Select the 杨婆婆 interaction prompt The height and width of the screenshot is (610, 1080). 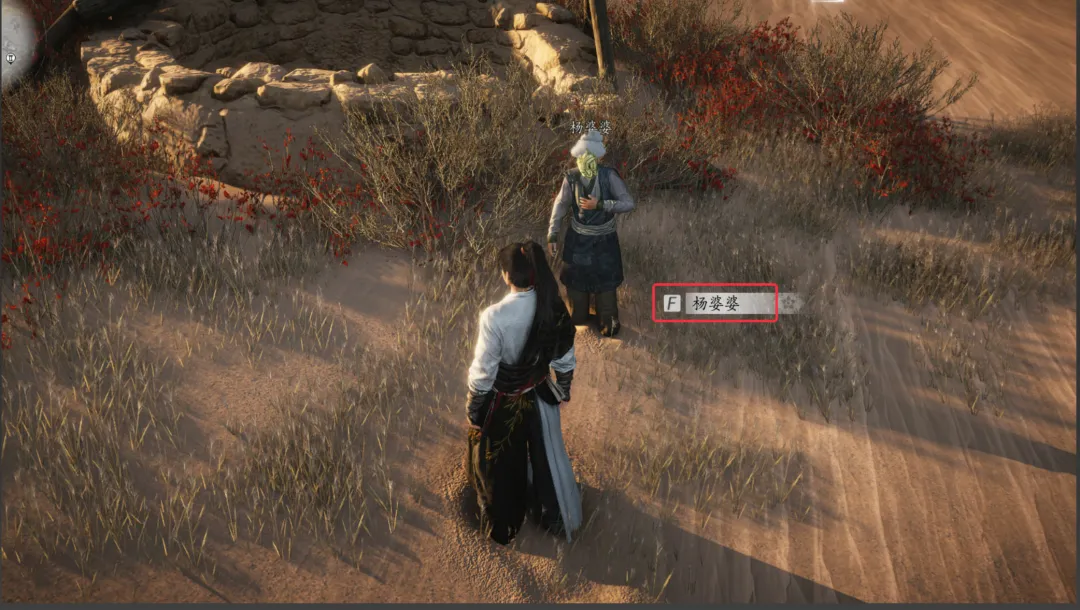(716, 303)
